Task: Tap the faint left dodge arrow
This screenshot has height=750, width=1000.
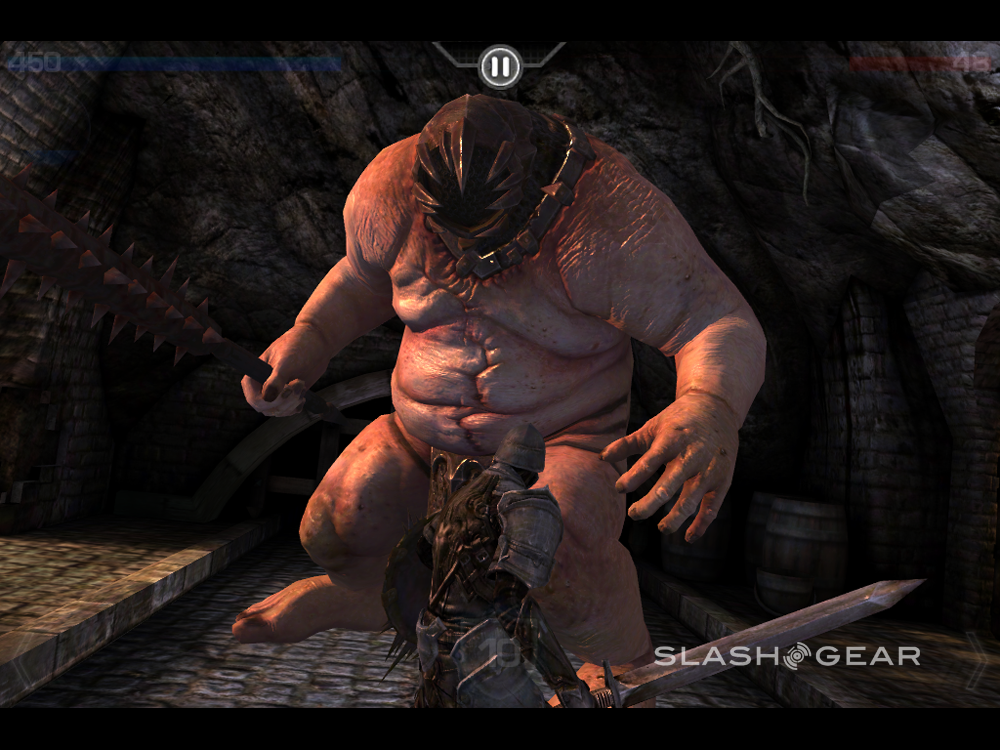Action: tap(22, 659)
